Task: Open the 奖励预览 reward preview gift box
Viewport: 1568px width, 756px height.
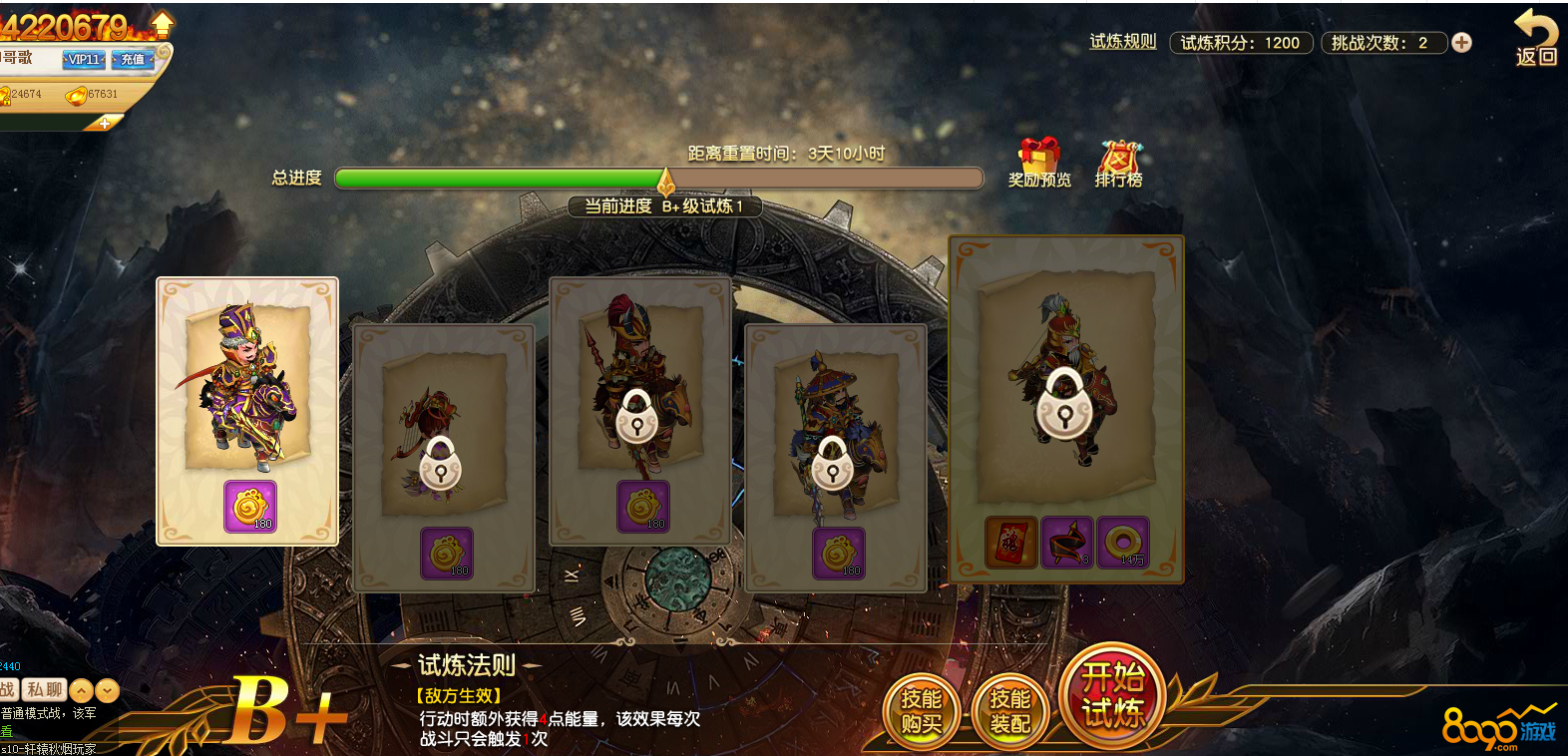Action: click(x=1038, y=163)
